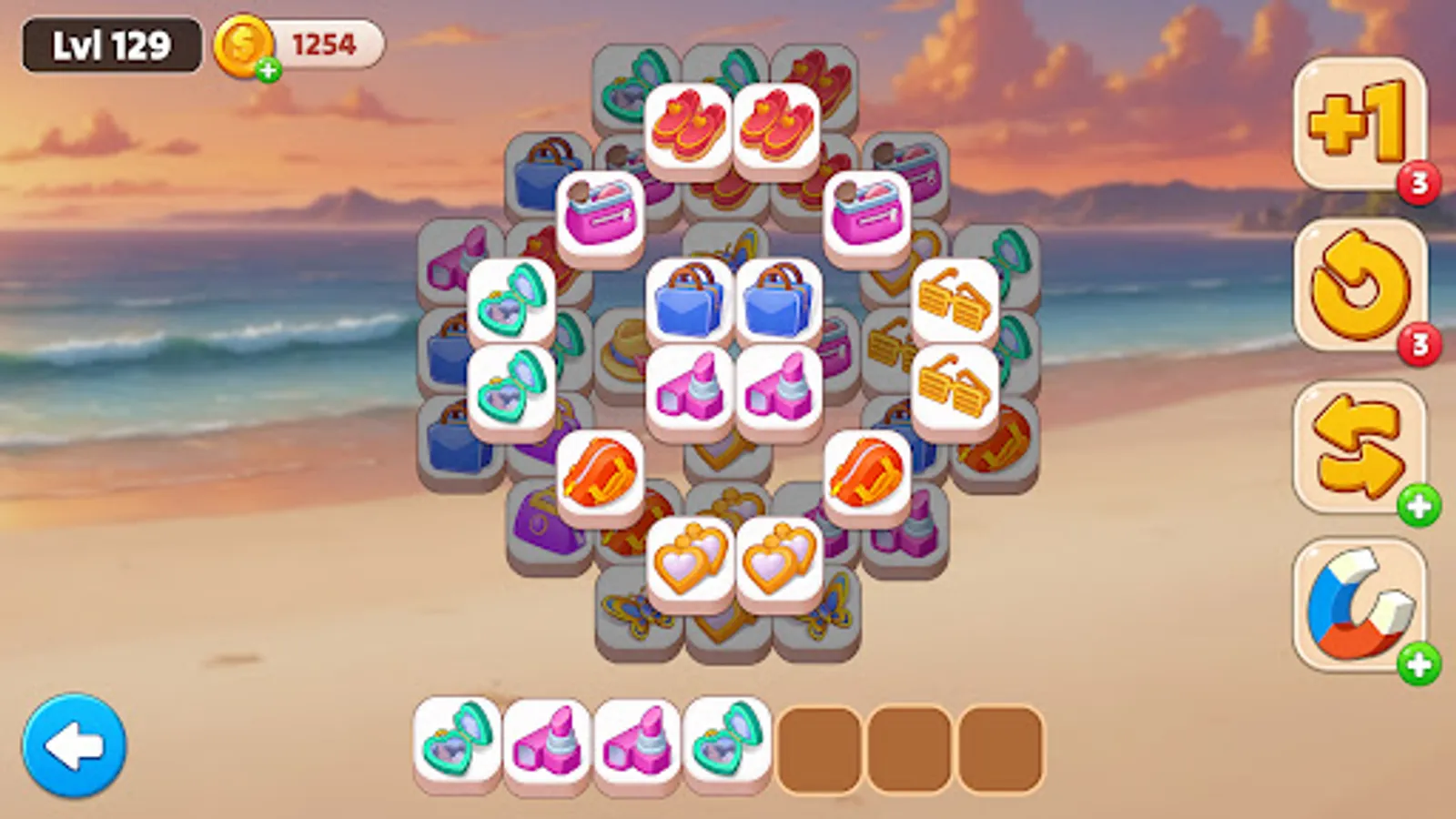Choose the teal heart locket tile
Viewport: 1456px width, 819px height.
tap(510, 300)
